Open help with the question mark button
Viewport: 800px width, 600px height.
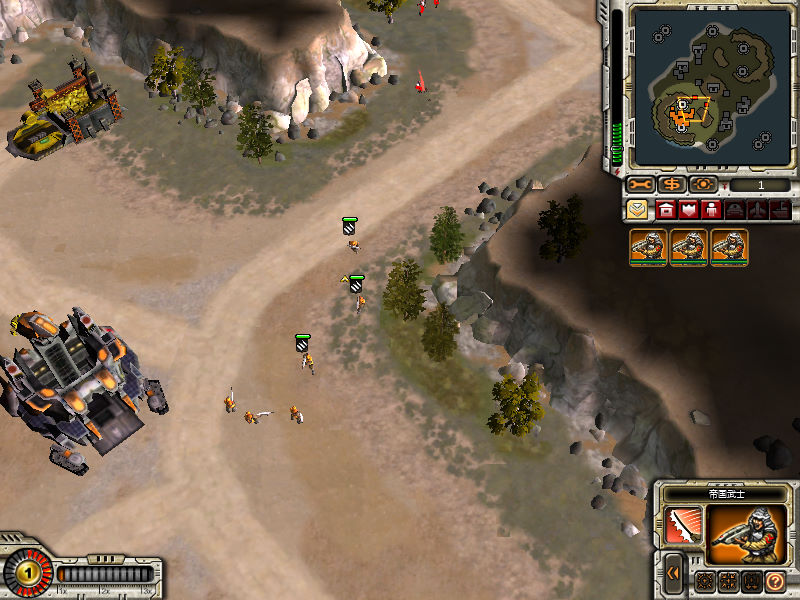pyautogui.click(x=774, y=581)
